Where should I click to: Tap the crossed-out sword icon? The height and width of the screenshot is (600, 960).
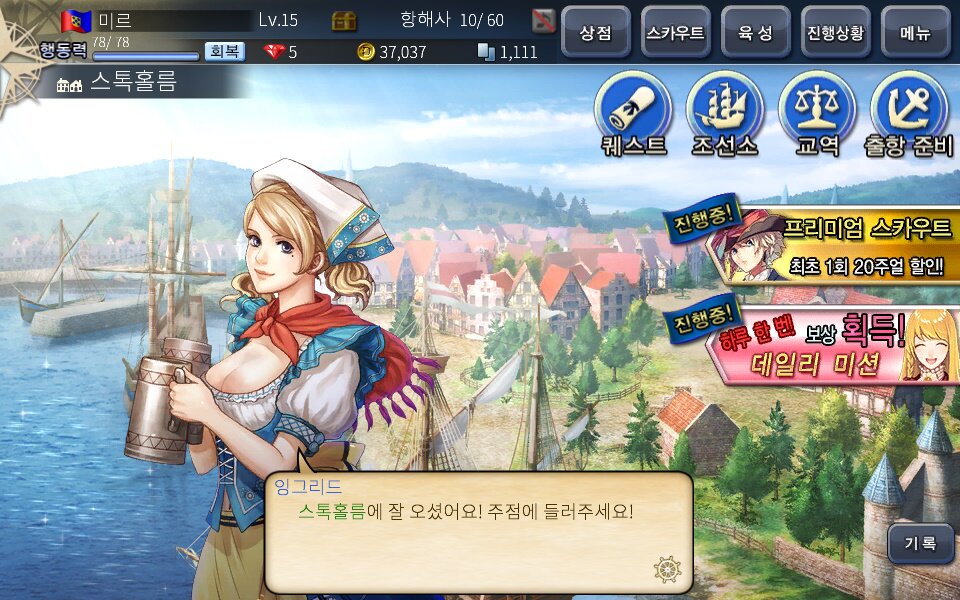[x=543, y=20]
